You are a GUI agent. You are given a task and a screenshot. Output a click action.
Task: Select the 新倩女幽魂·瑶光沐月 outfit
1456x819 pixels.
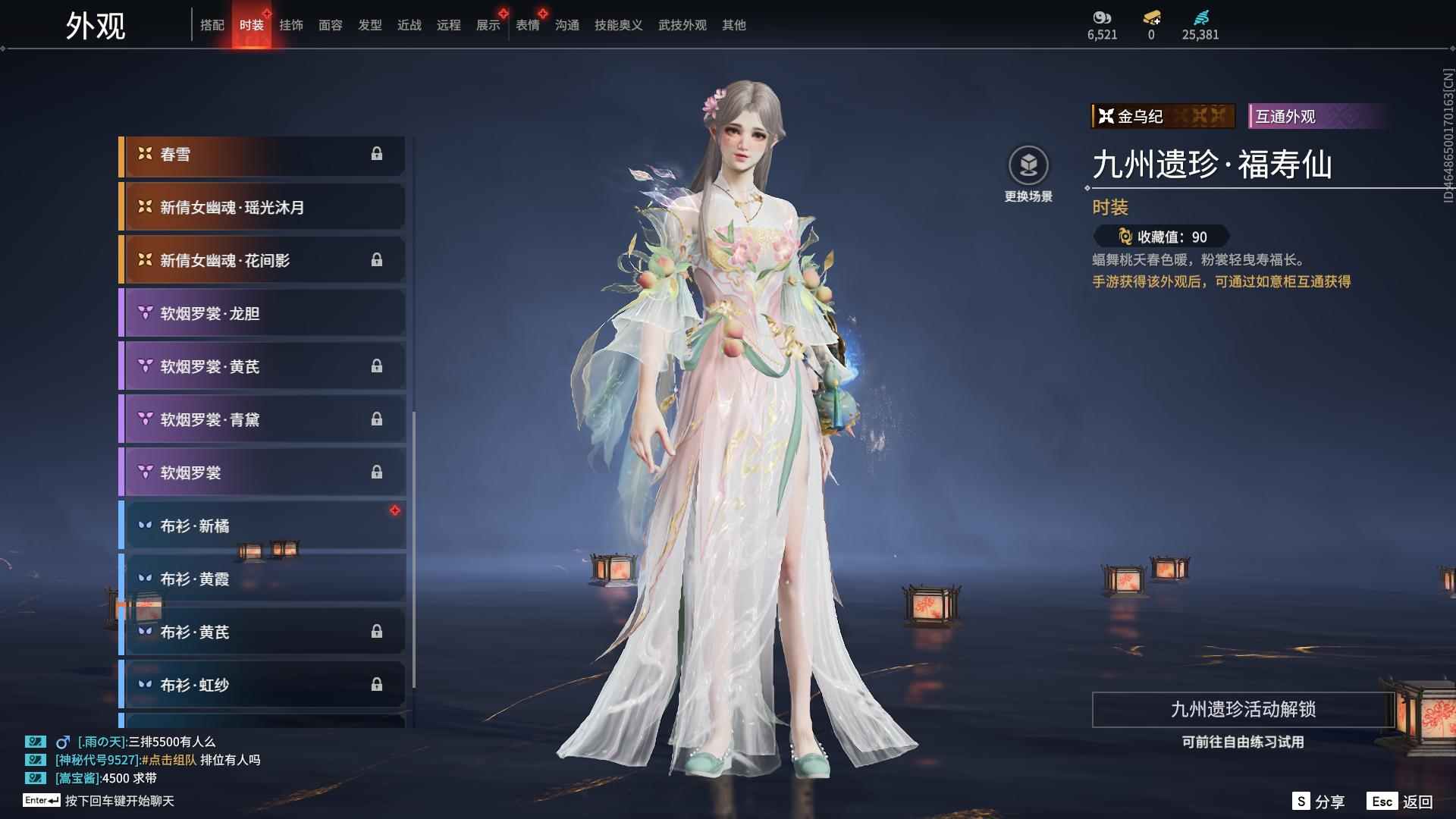[262, 208]
